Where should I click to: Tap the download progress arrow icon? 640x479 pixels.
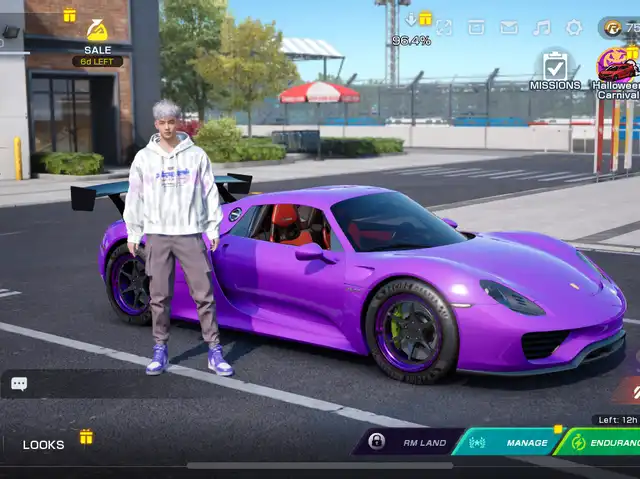point(411,20)
